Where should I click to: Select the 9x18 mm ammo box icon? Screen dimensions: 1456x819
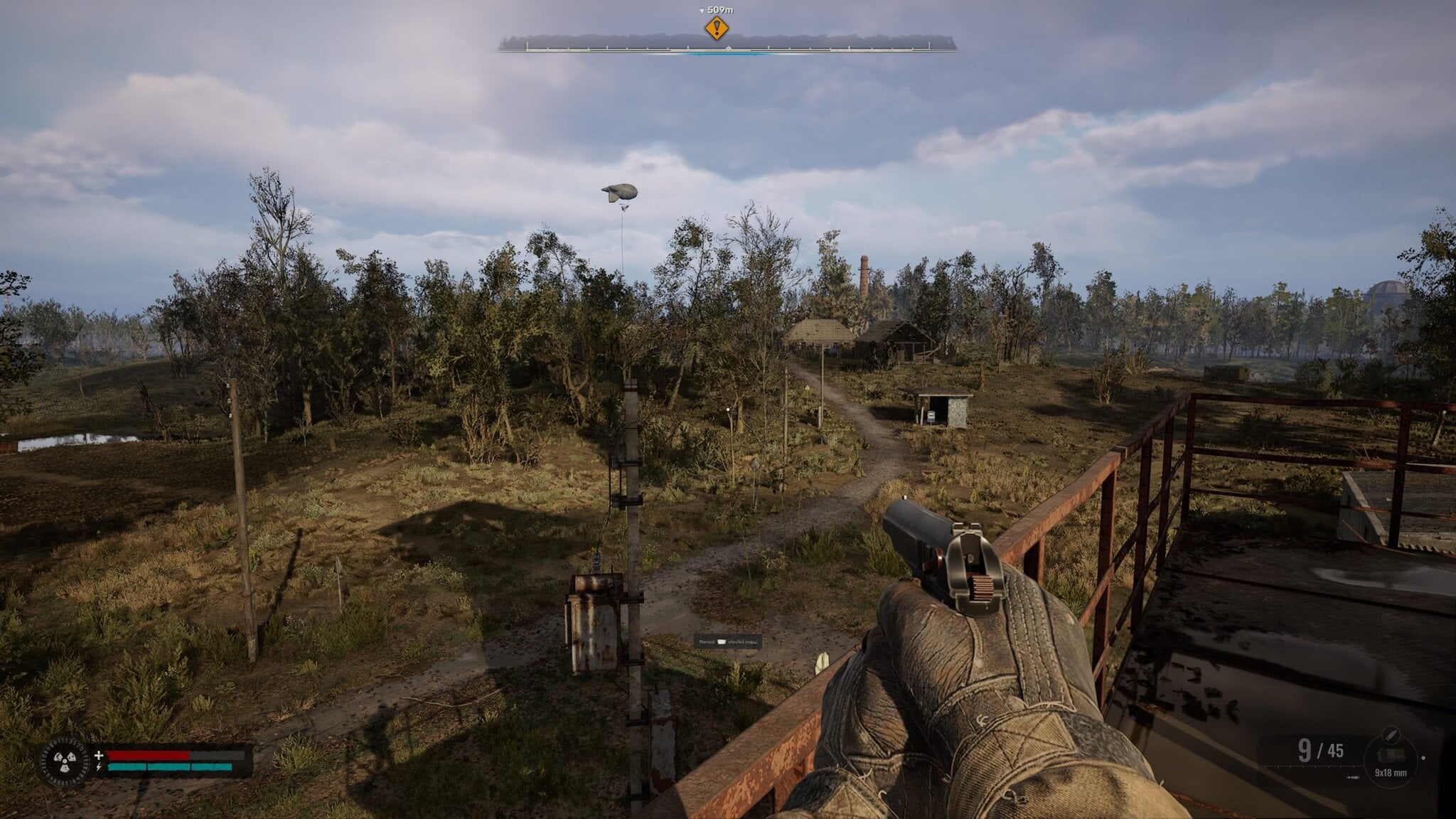coord(1390,755)
